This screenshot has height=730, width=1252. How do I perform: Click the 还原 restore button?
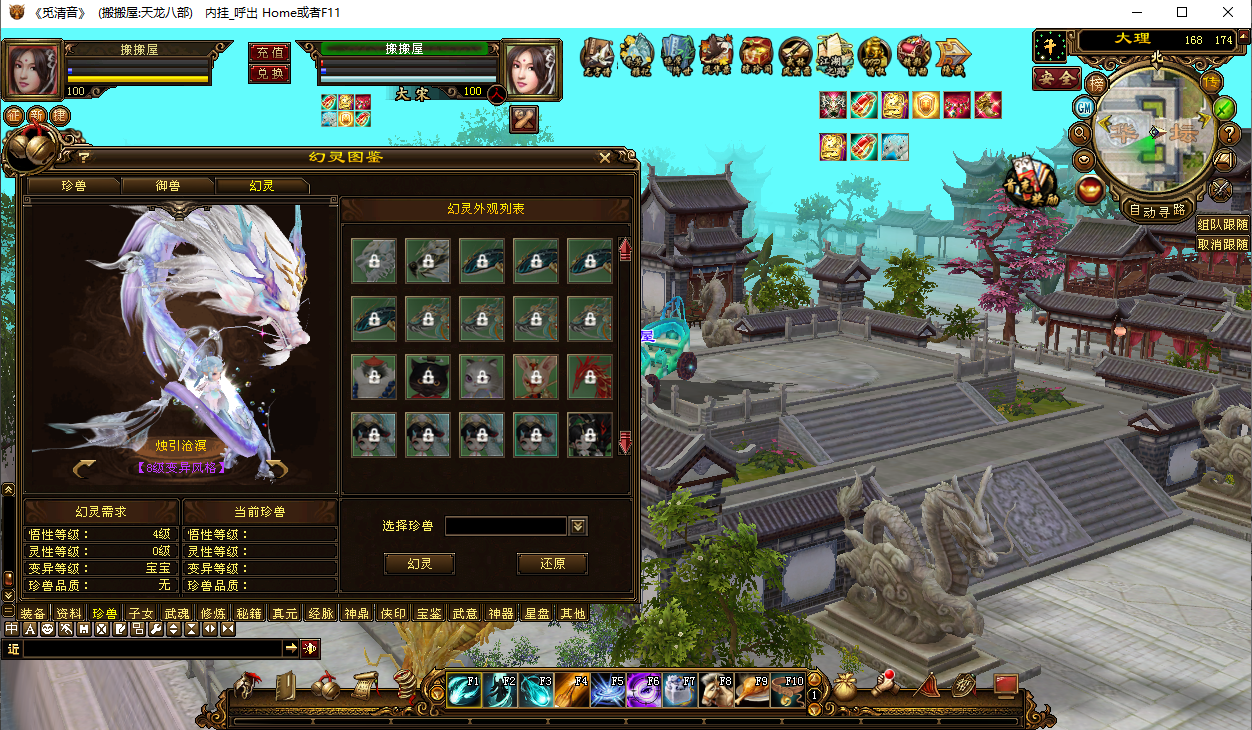pos(552,564)
